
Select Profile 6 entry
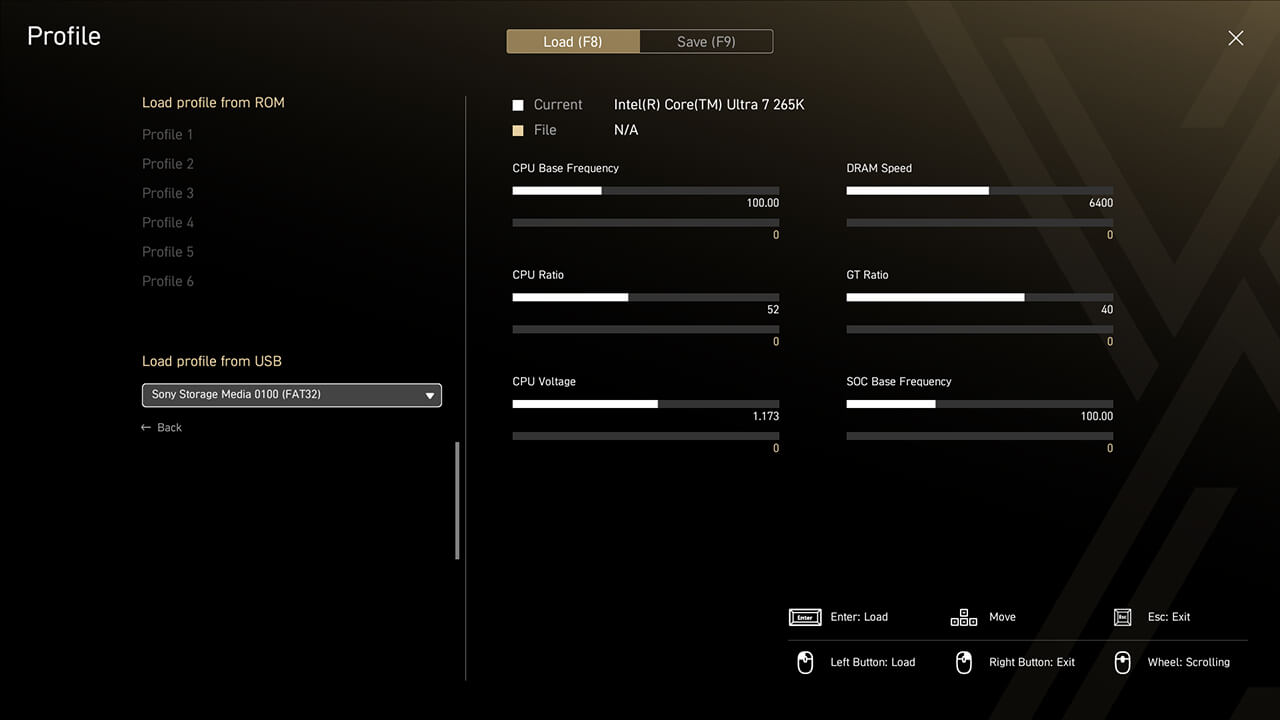coord(168,281)
